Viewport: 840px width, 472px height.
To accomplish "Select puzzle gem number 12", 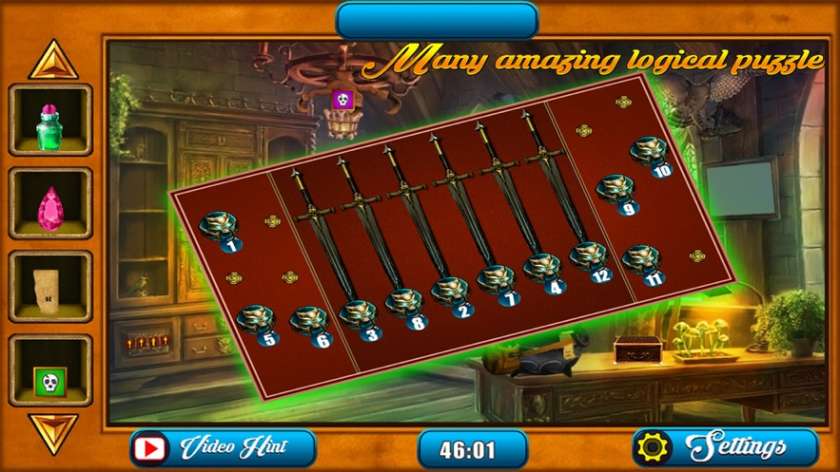I will tap(589, 258).
